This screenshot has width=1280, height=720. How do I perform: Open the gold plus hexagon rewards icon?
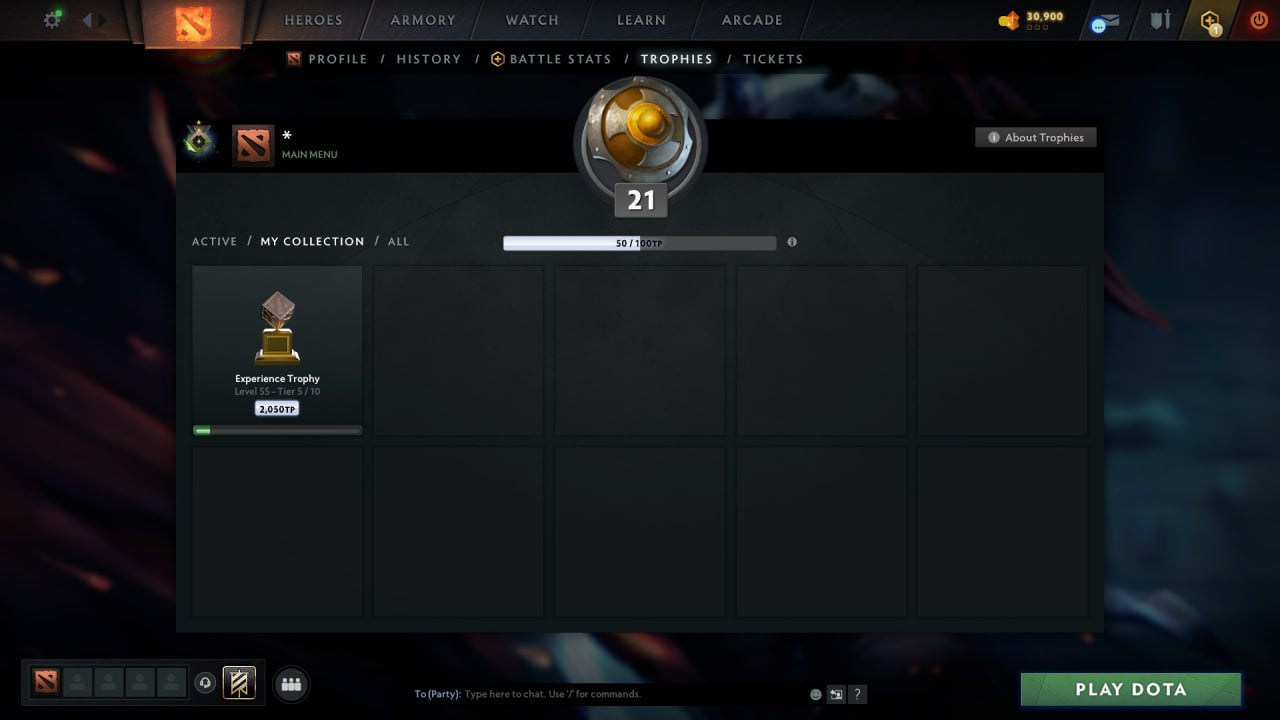1210,20
